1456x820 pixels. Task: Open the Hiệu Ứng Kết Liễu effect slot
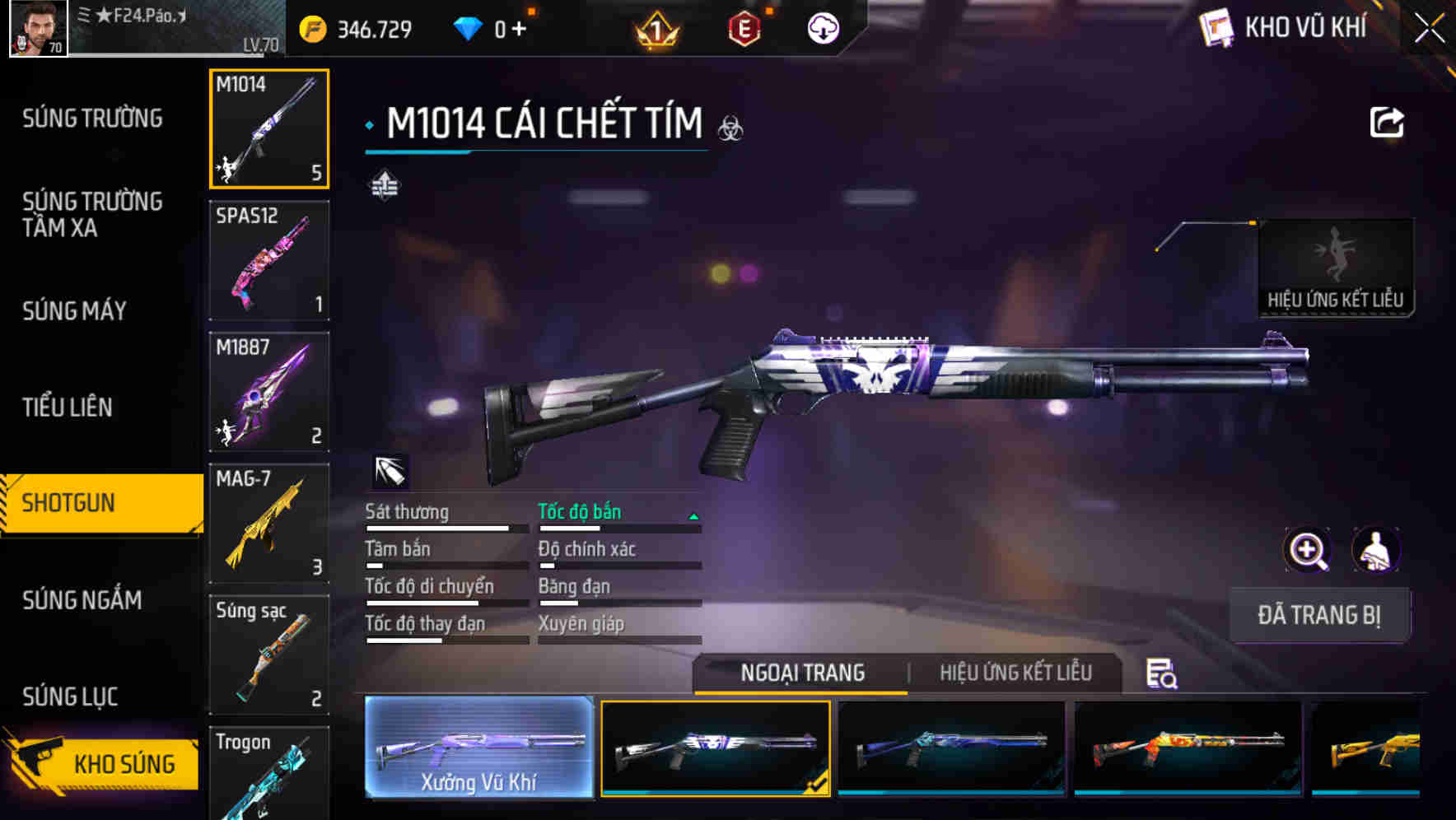tap(1335, 268)
